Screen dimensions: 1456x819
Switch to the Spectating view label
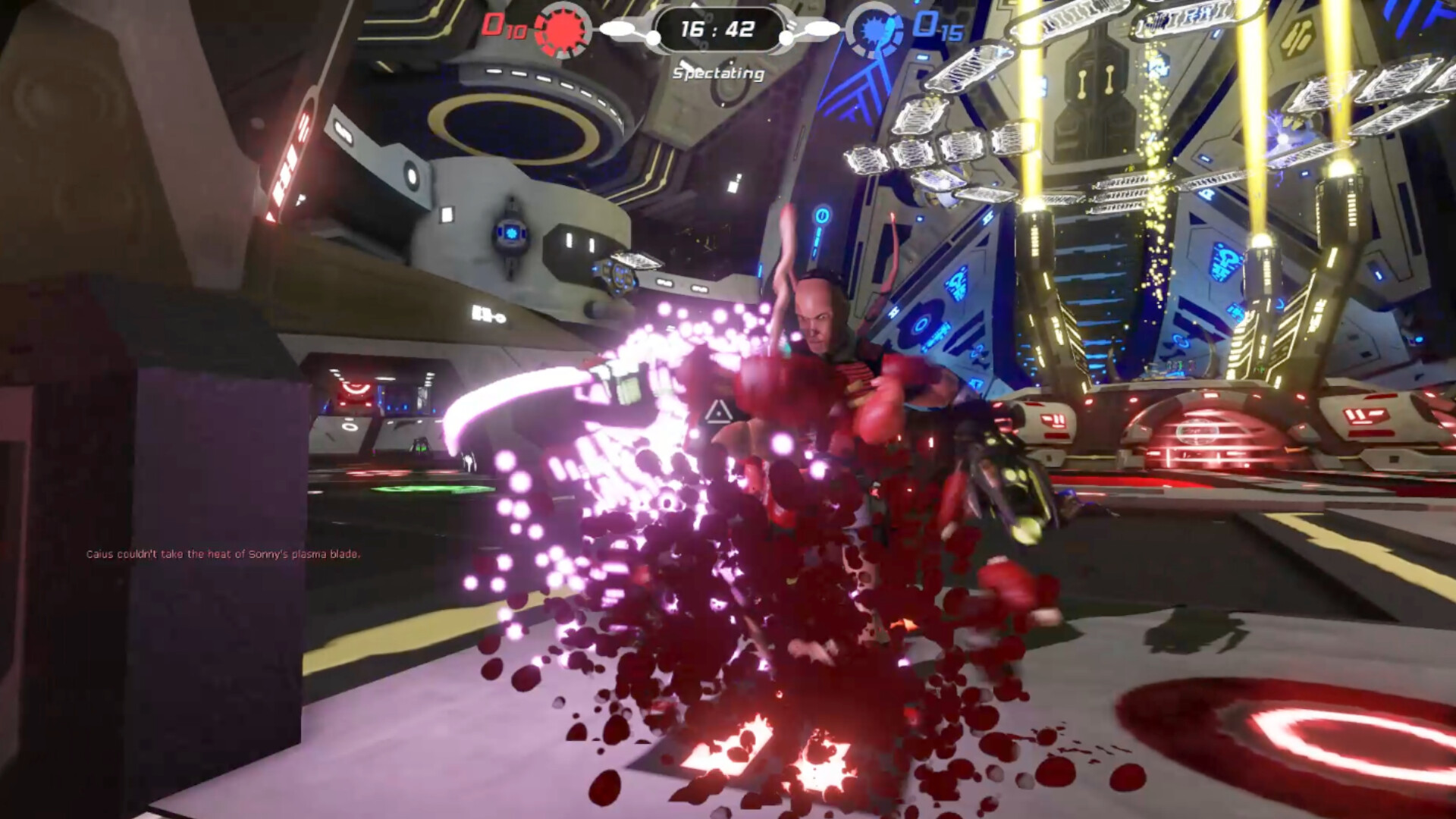pos(717,73)
